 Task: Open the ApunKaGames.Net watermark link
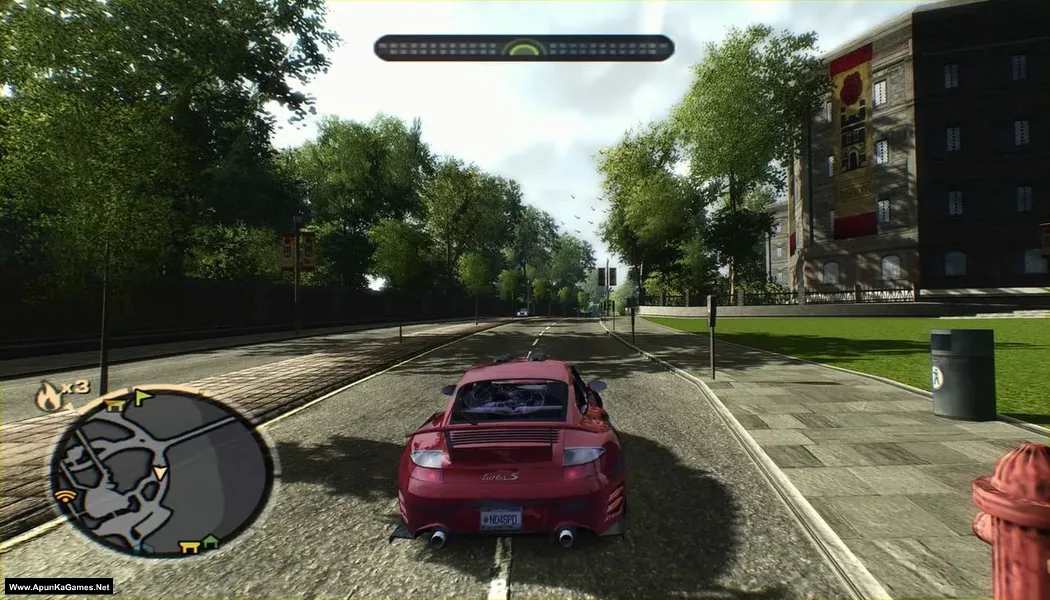(x=58, y=587)
